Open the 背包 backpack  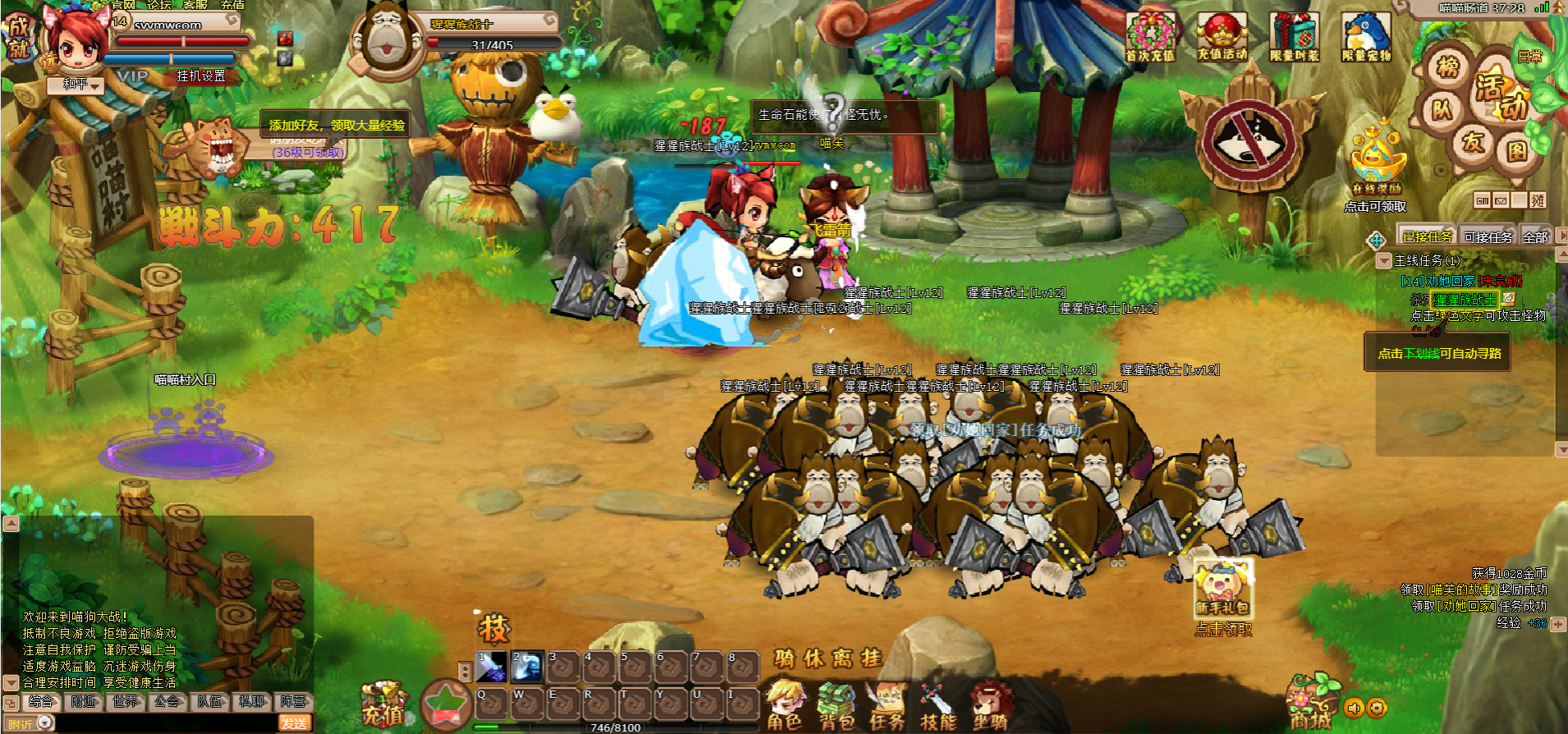(x=836, y=705)
